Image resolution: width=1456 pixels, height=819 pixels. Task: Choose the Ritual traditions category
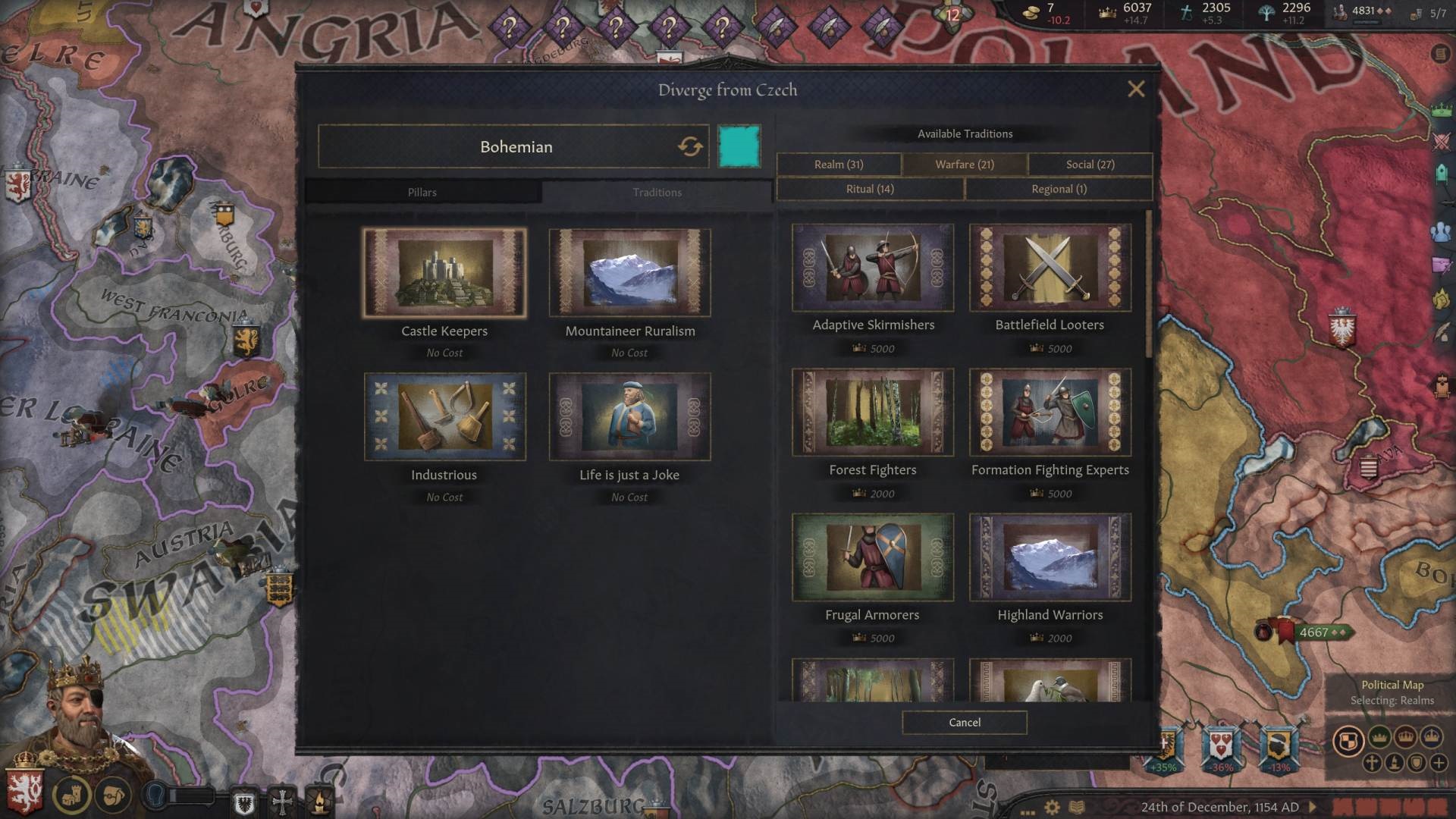870,190
